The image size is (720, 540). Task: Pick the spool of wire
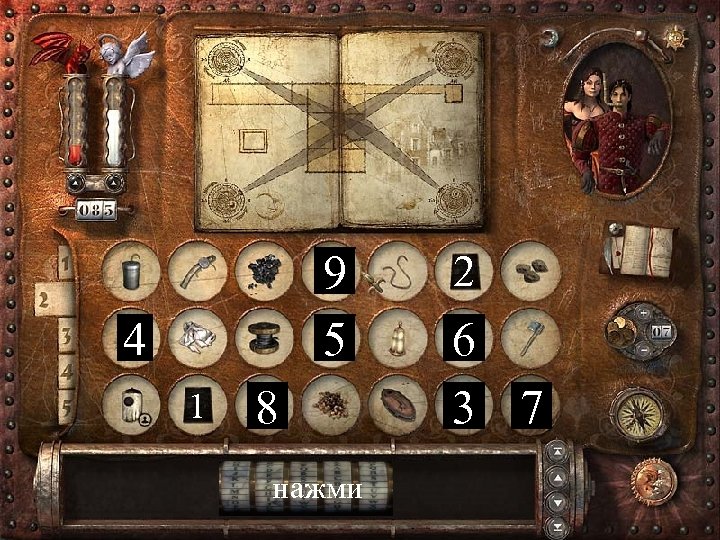pyautogui.click(x=265, y=337)
